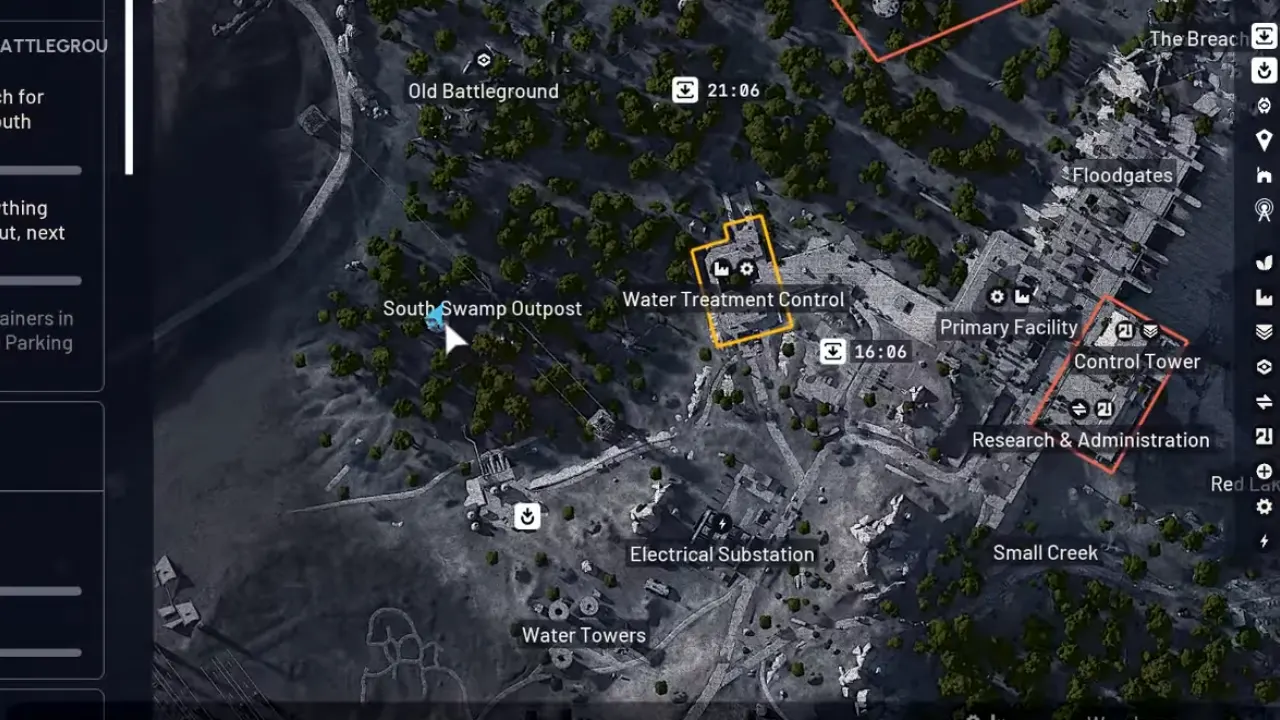Click the trade-exchange icon at Research & Administration
This screenshot has width=1280, height=720.
[1080, 408]
